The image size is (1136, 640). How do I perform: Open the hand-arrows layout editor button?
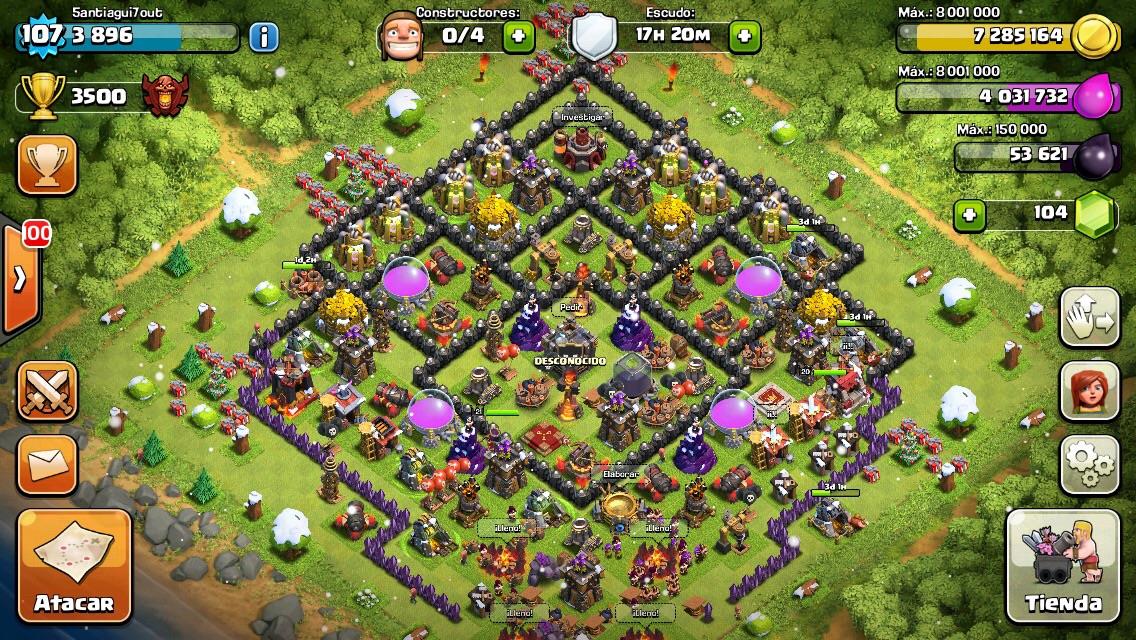pos(1089,317)
